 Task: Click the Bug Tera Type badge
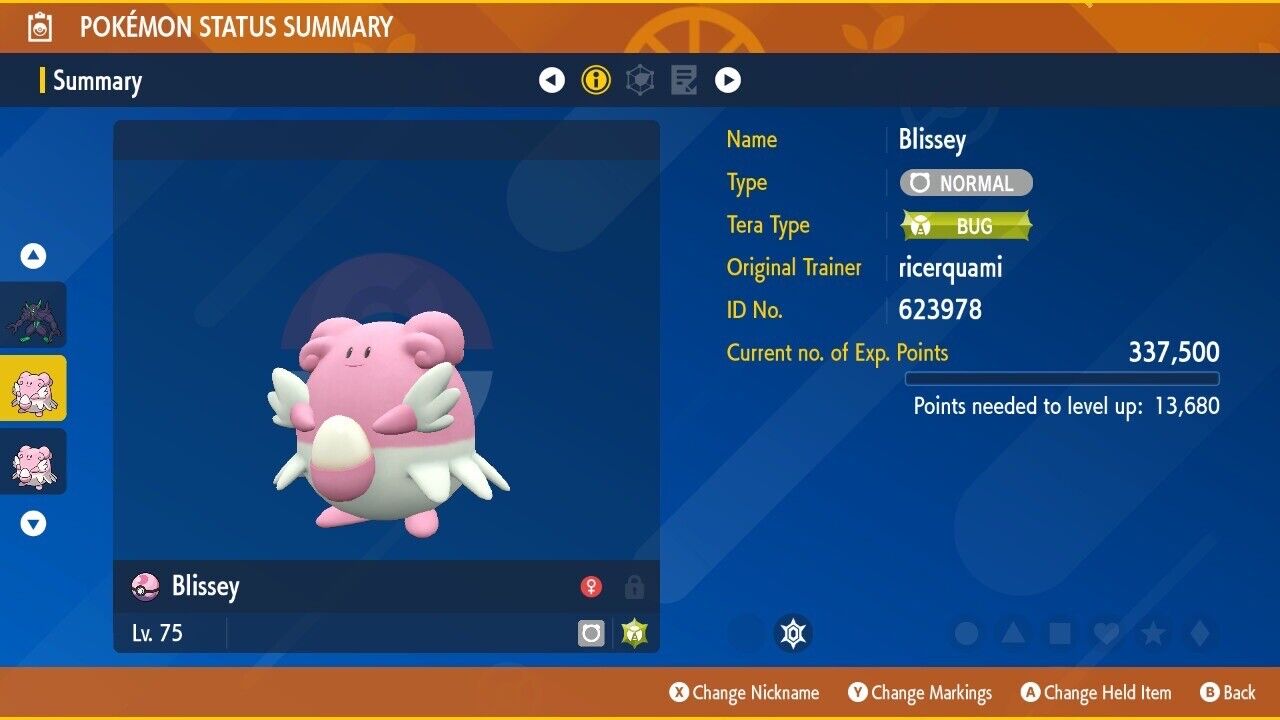(966, 226)
